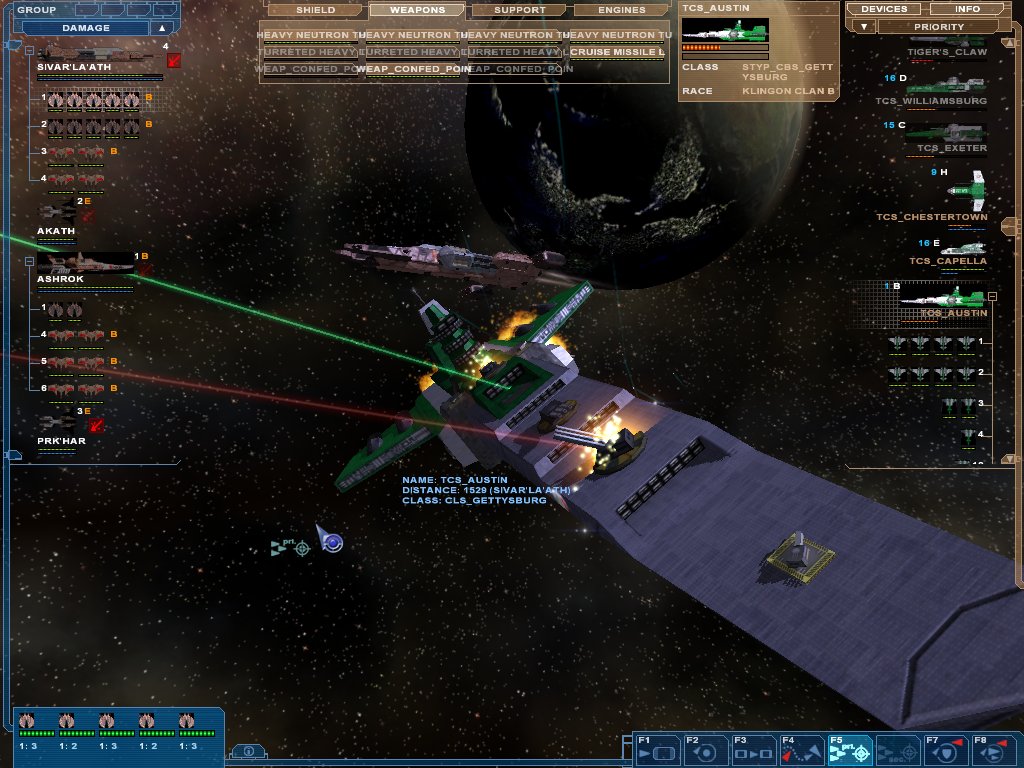Switch to the Shield tab
Viewport: 1024px width, 768px height.
[315, 10]
